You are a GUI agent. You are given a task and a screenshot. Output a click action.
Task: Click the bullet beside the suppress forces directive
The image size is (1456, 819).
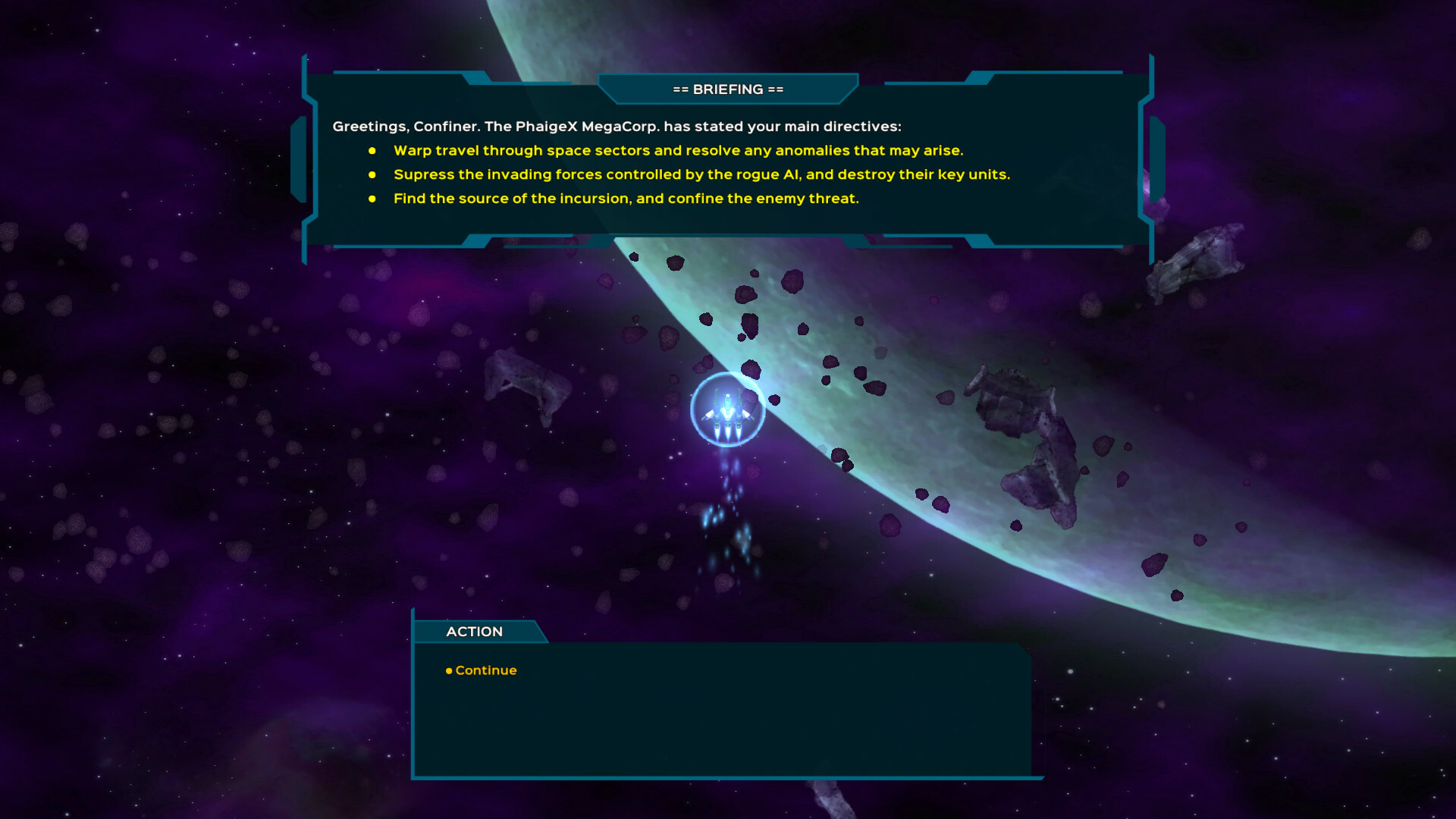372,175
